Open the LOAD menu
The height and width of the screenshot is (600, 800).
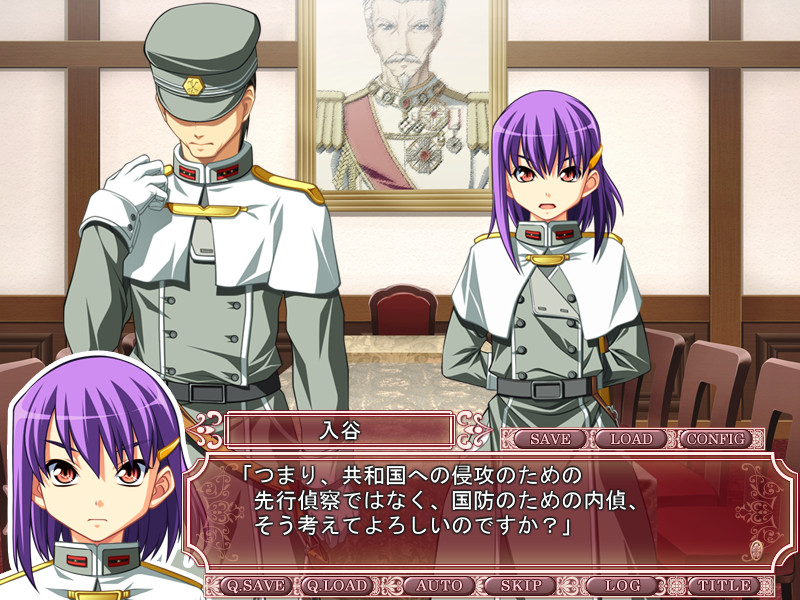631,439
